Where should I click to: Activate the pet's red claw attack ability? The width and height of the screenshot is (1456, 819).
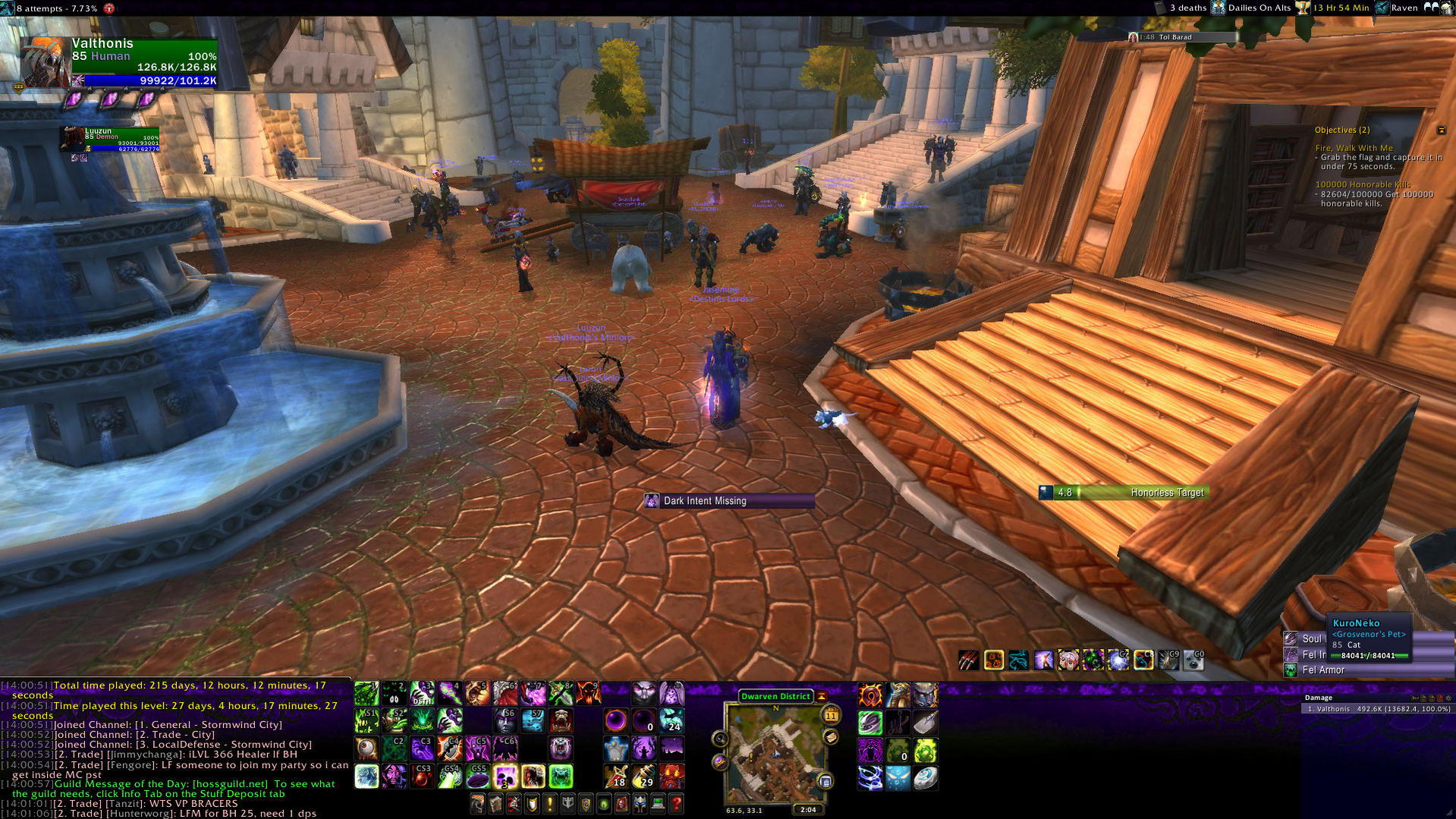[x=968, y=660]
